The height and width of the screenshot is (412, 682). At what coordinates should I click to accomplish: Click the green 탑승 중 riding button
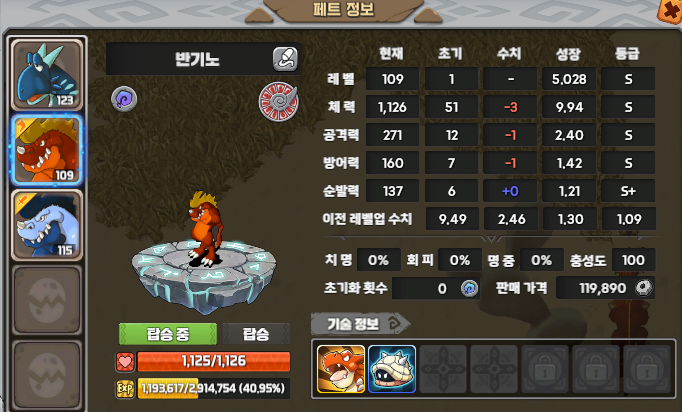pyautogui.click(x=167, y=334)
